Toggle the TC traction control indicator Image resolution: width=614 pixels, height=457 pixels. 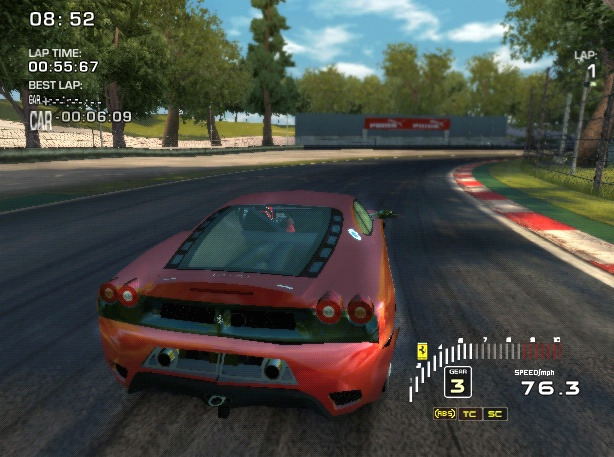(x=469, y=414)
